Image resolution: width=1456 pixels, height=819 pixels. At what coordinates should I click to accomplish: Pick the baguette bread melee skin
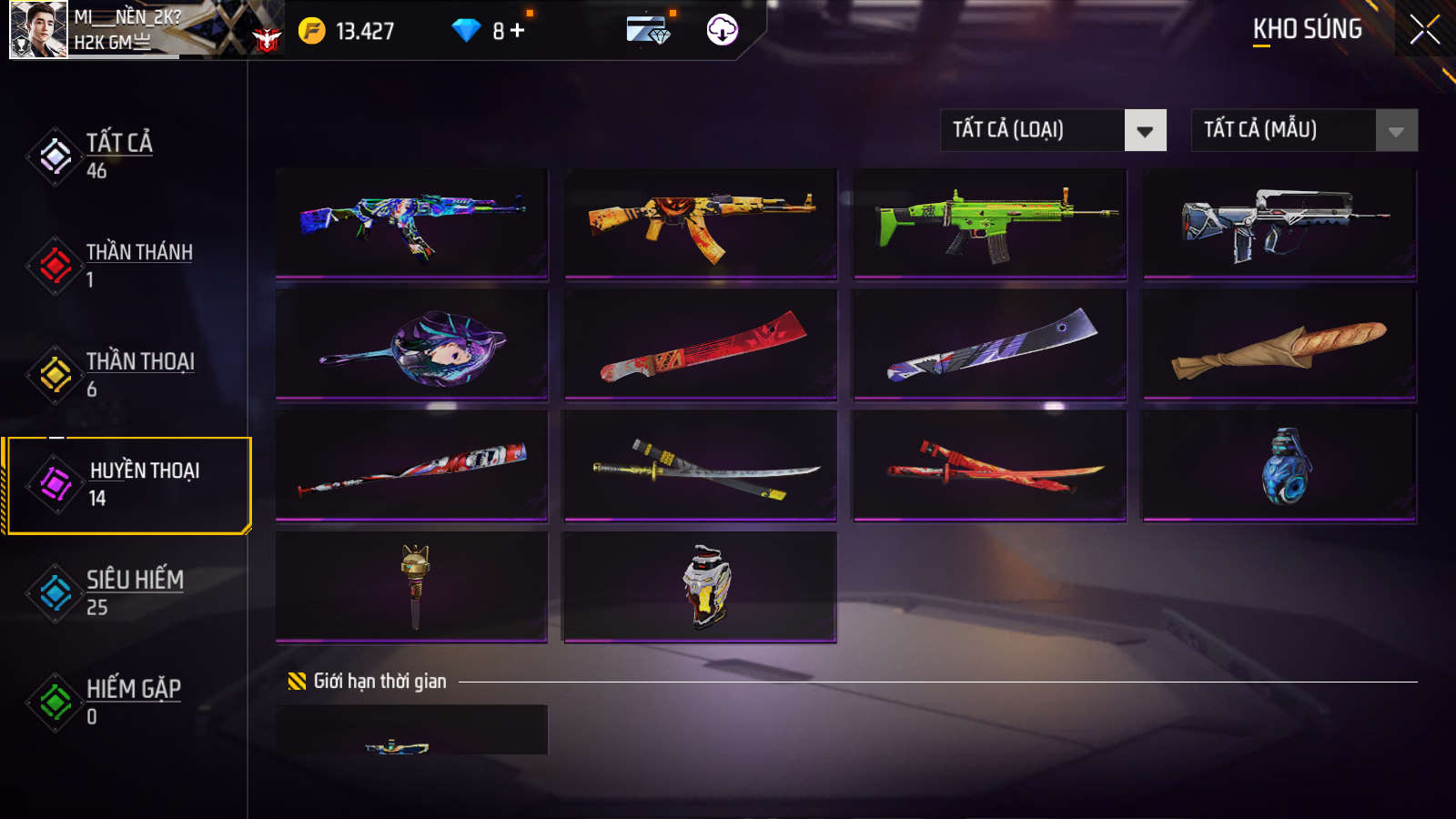[x=1279, y=344]
